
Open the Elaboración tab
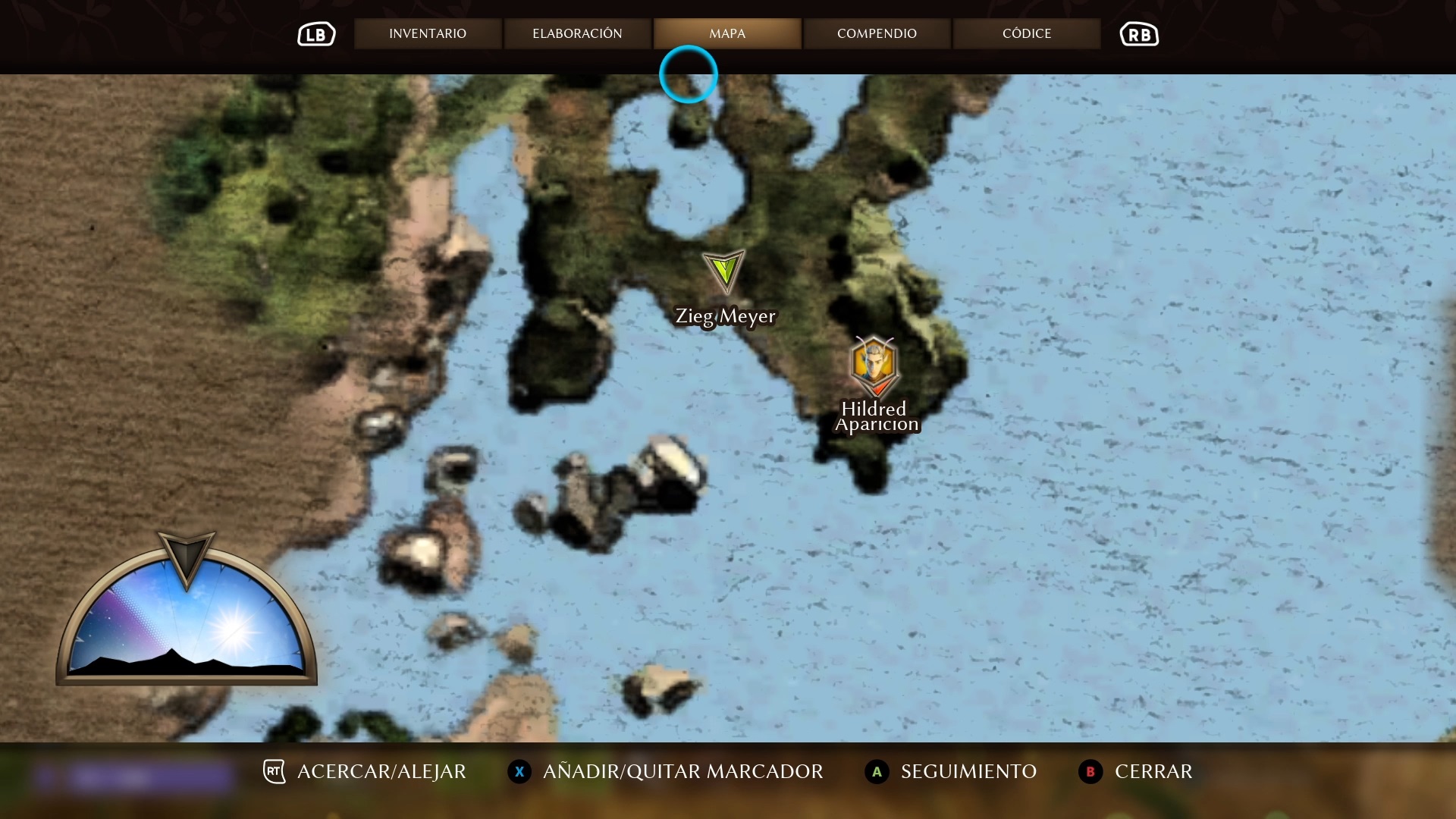pos(577,33)
